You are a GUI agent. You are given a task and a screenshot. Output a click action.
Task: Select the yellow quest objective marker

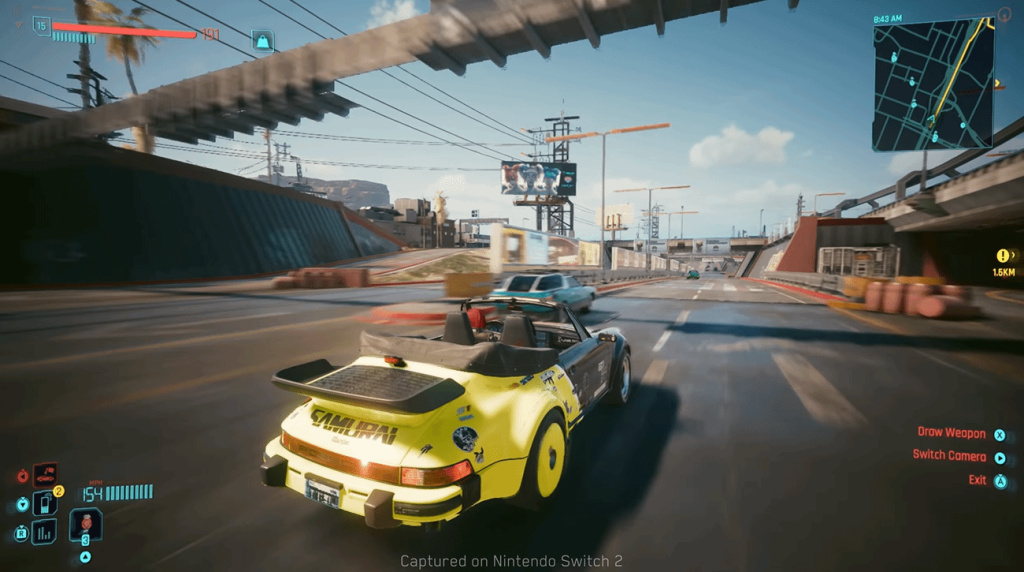click(x=1003, y=256)
